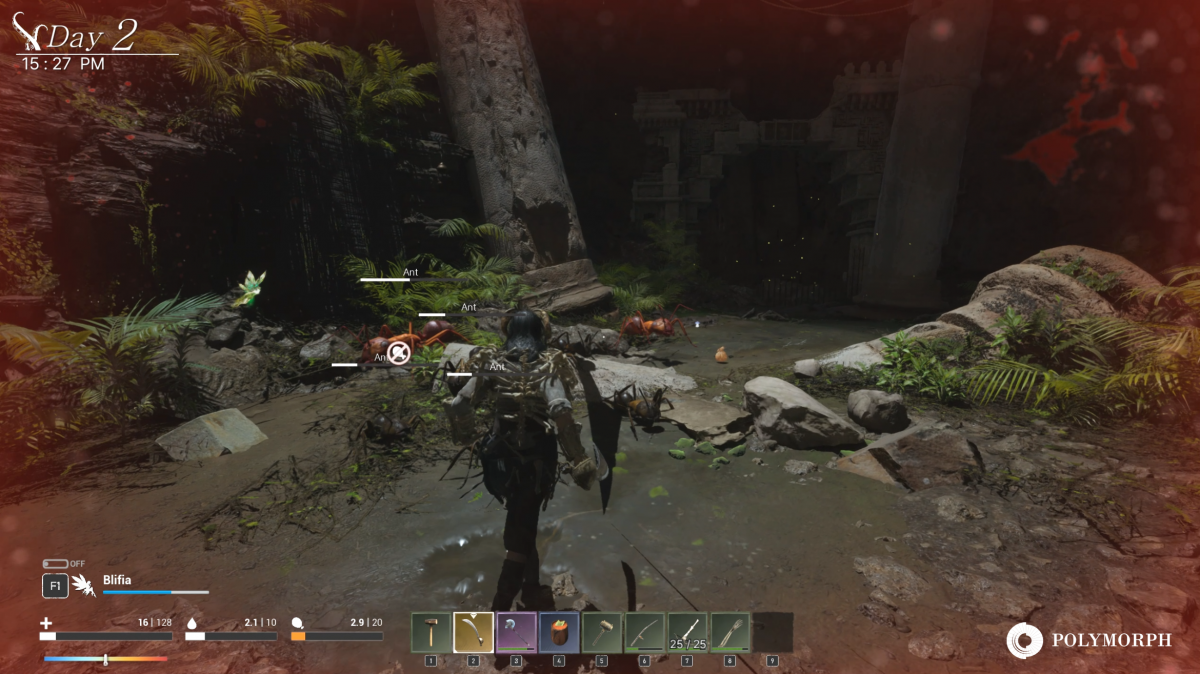
Task: Select the highlighted curved blade hotbar slot
Action: point(474,632)
